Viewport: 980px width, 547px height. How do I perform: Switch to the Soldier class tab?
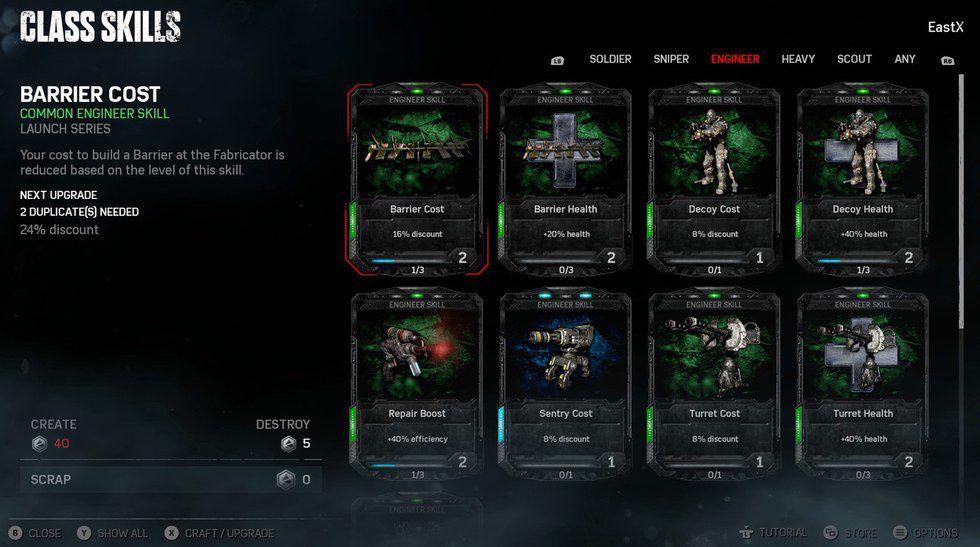[x=610, y=59]
